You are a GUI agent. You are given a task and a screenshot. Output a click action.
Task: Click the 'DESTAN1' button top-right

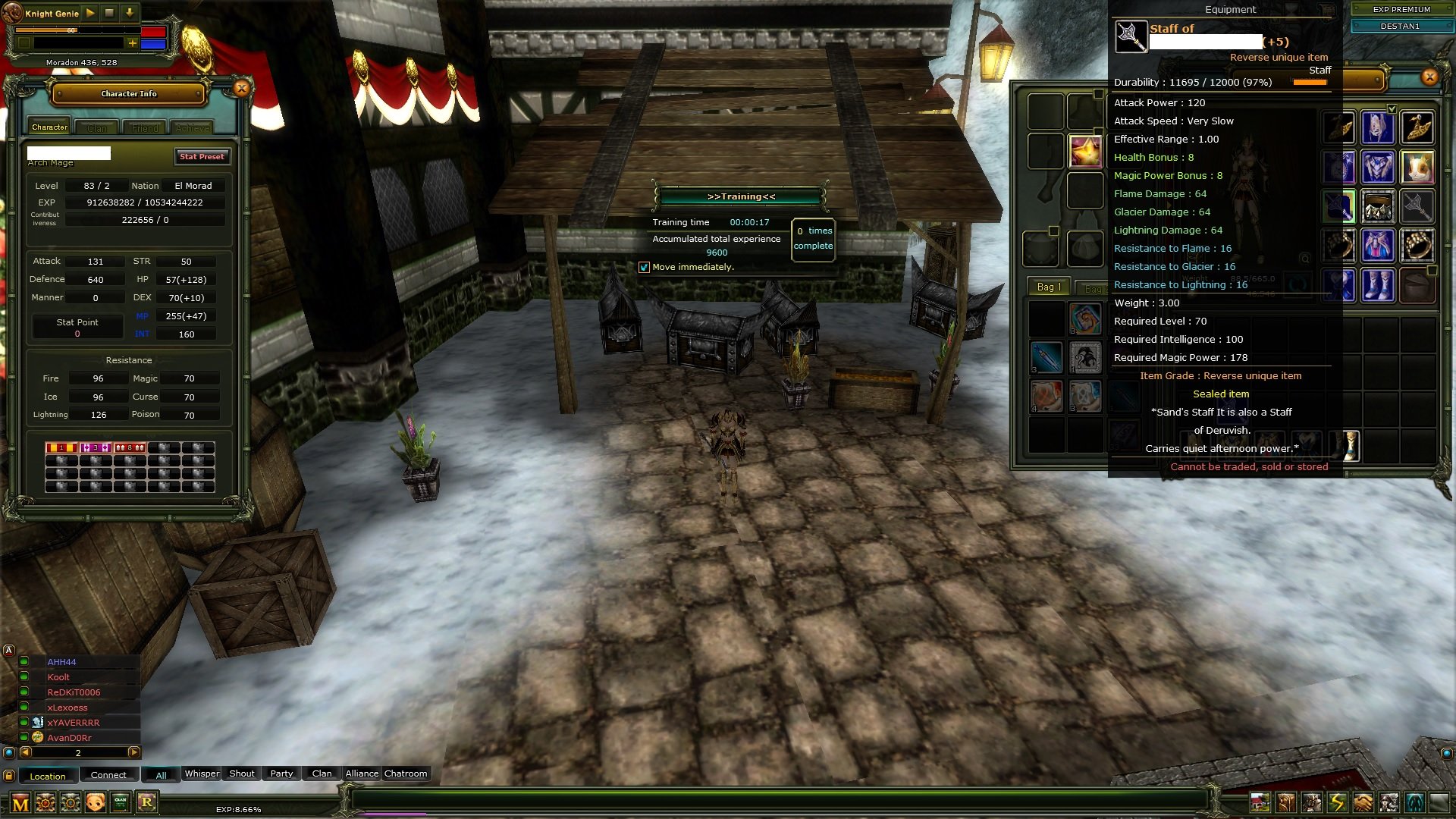point(1401,26)
